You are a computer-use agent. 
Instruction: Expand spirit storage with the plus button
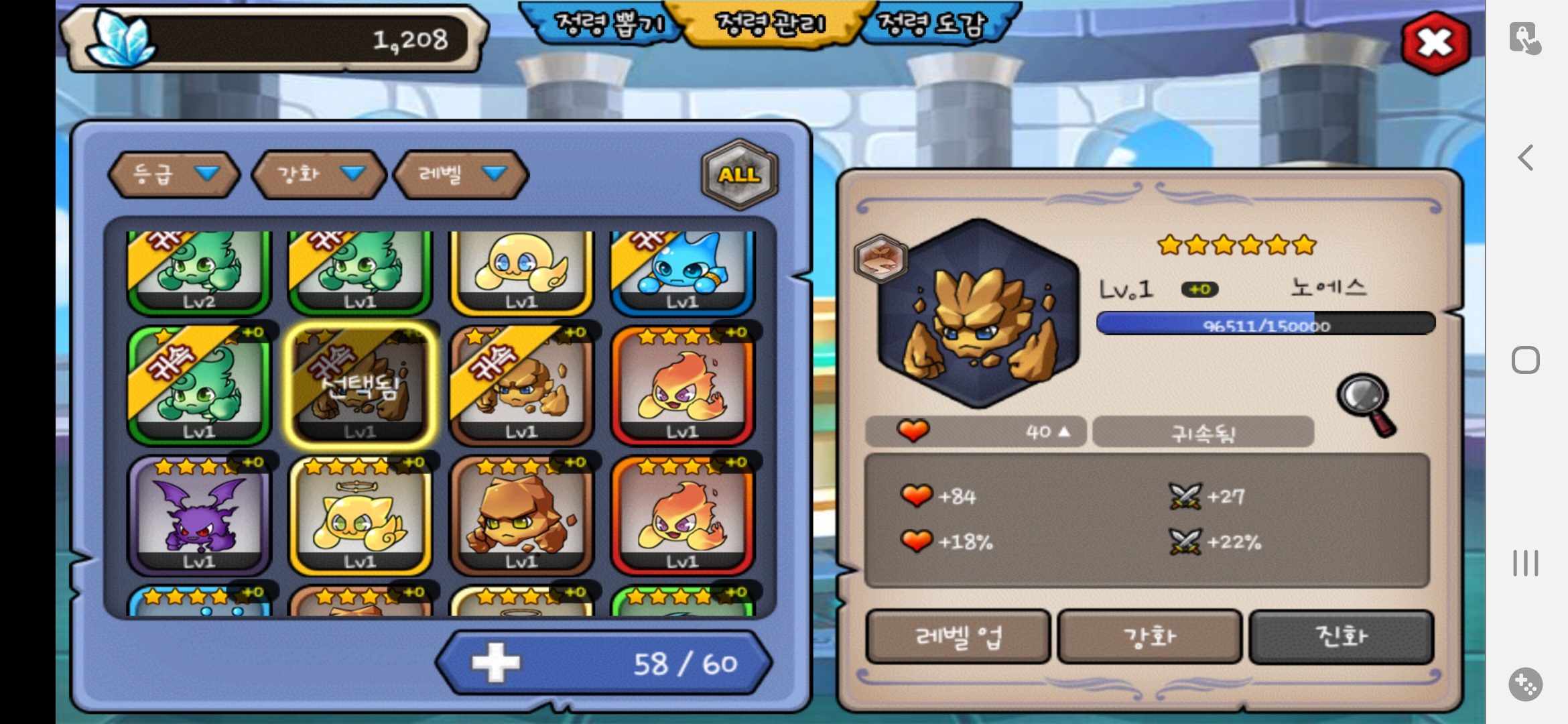pyautogui.click(x=496, y=663)
